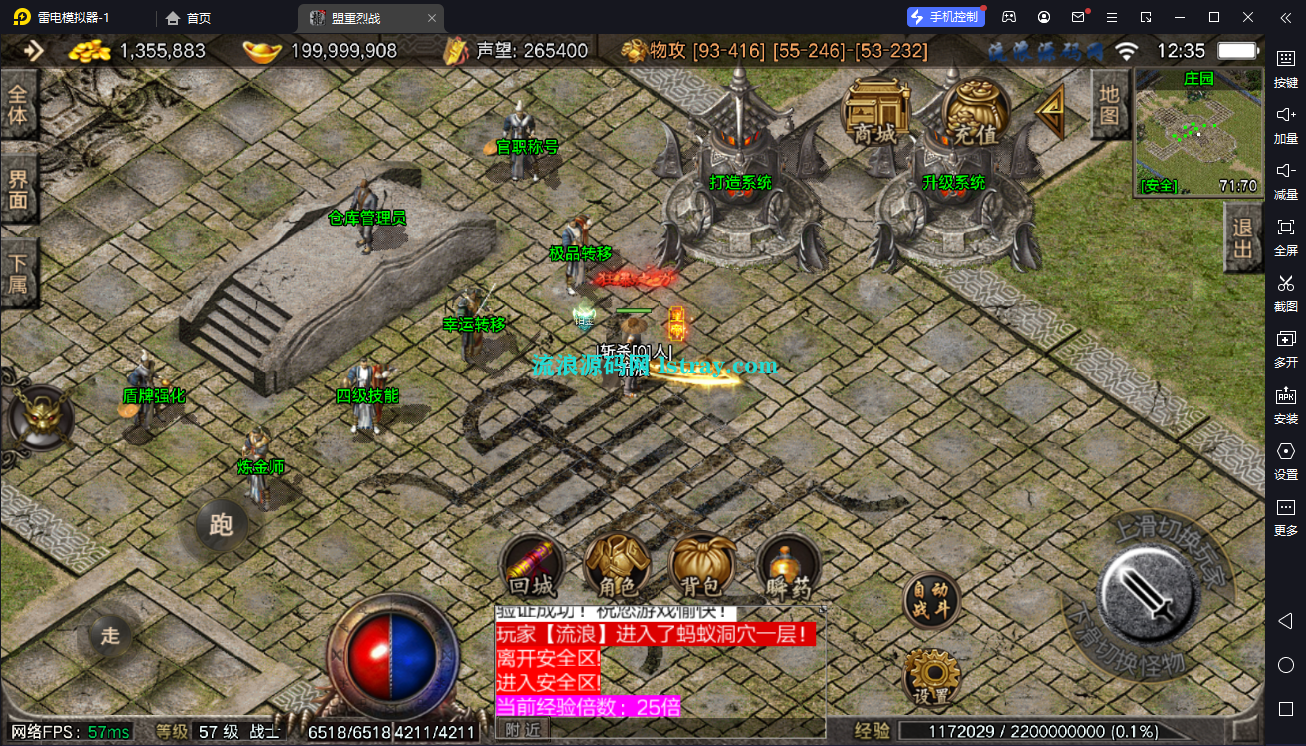Collapse the top icons with the arrow
Image resolution: width=1306 pixels, height=746 pixels.
(x=1049, y=112)
